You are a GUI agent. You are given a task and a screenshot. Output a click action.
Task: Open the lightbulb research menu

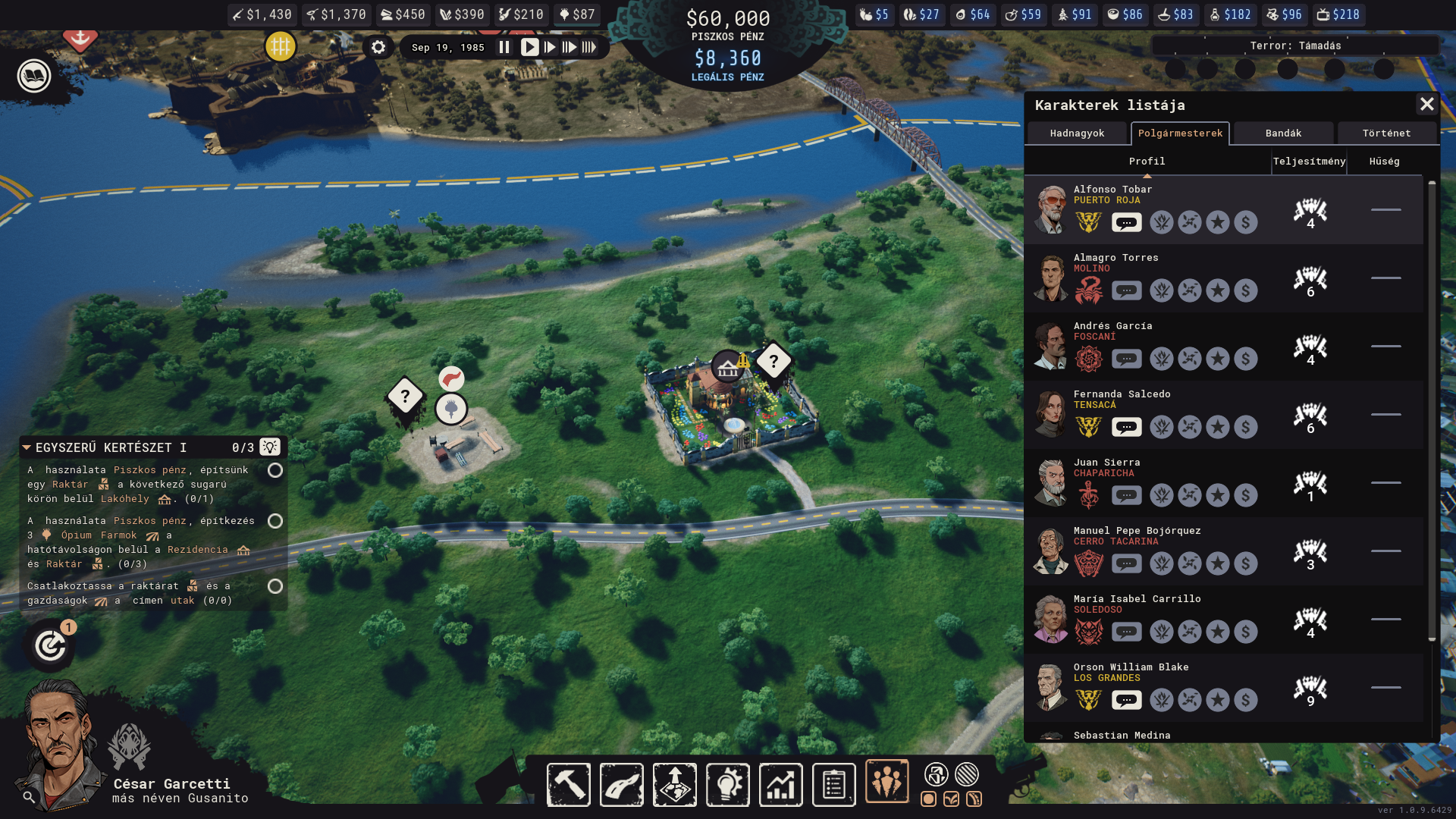point(728,784)
